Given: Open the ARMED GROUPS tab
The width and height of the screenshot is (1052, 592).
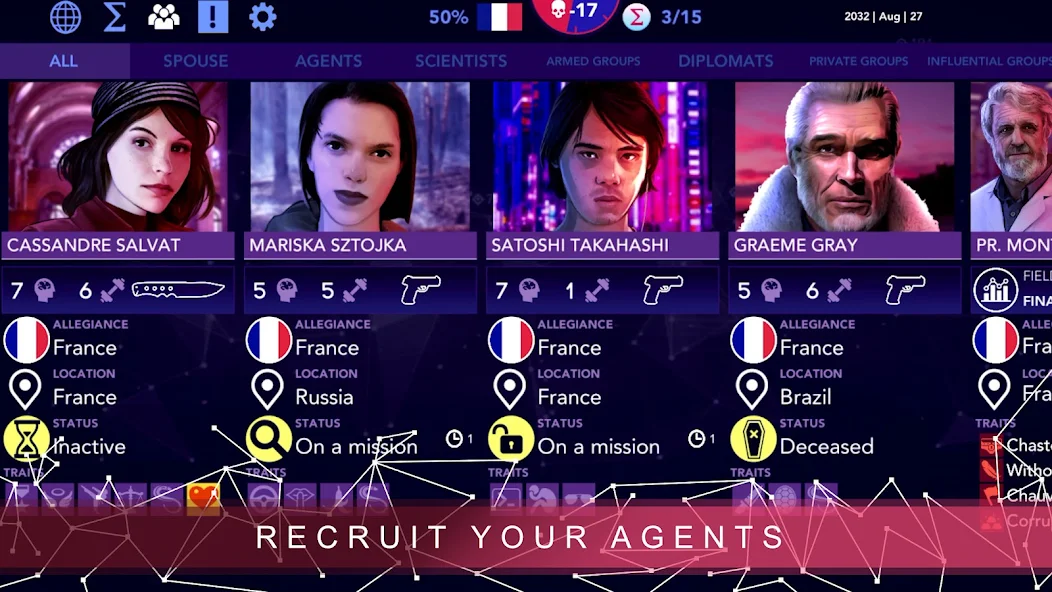Looking at the screenshot, I should point(593,61).
